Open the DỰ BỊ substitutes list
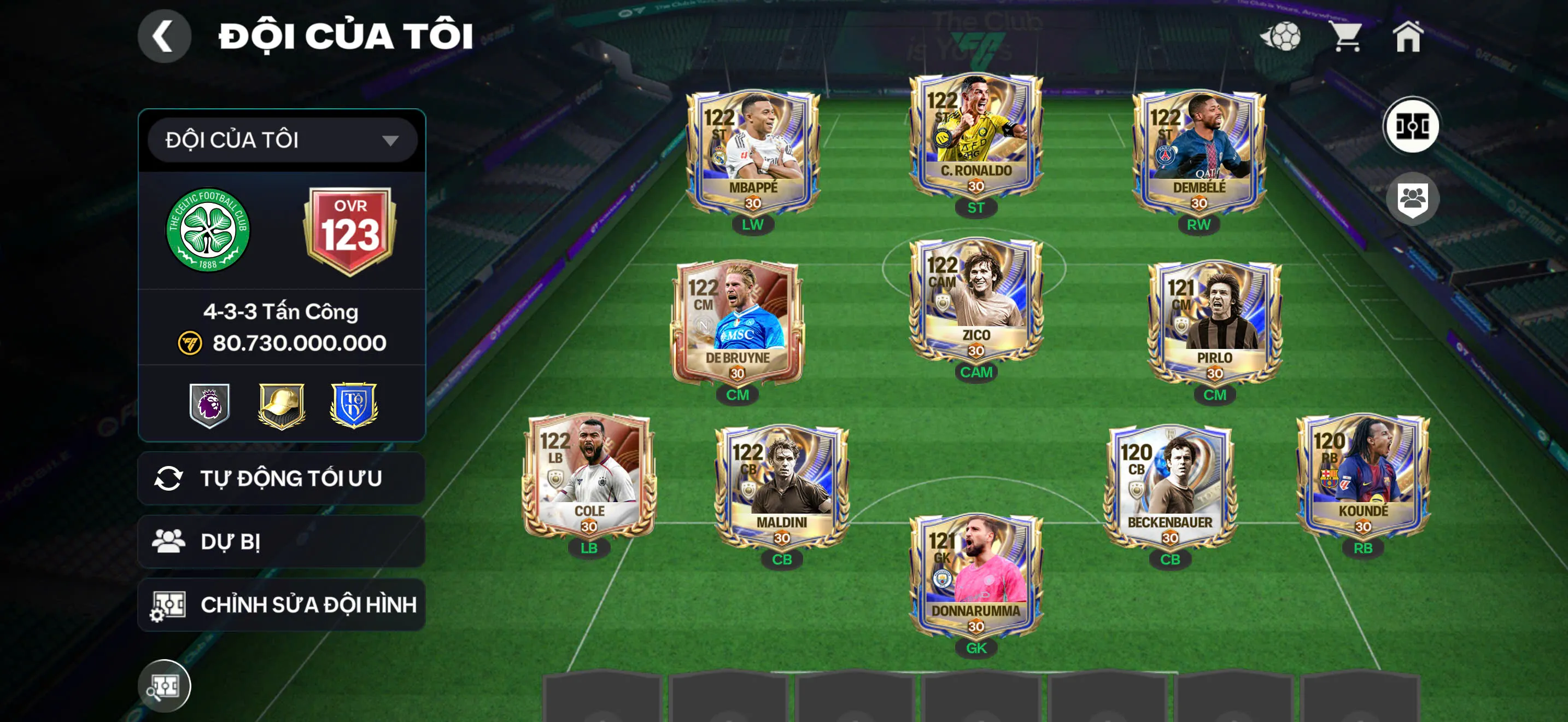The image size is (1568, 722). click(x=282, y=541)
